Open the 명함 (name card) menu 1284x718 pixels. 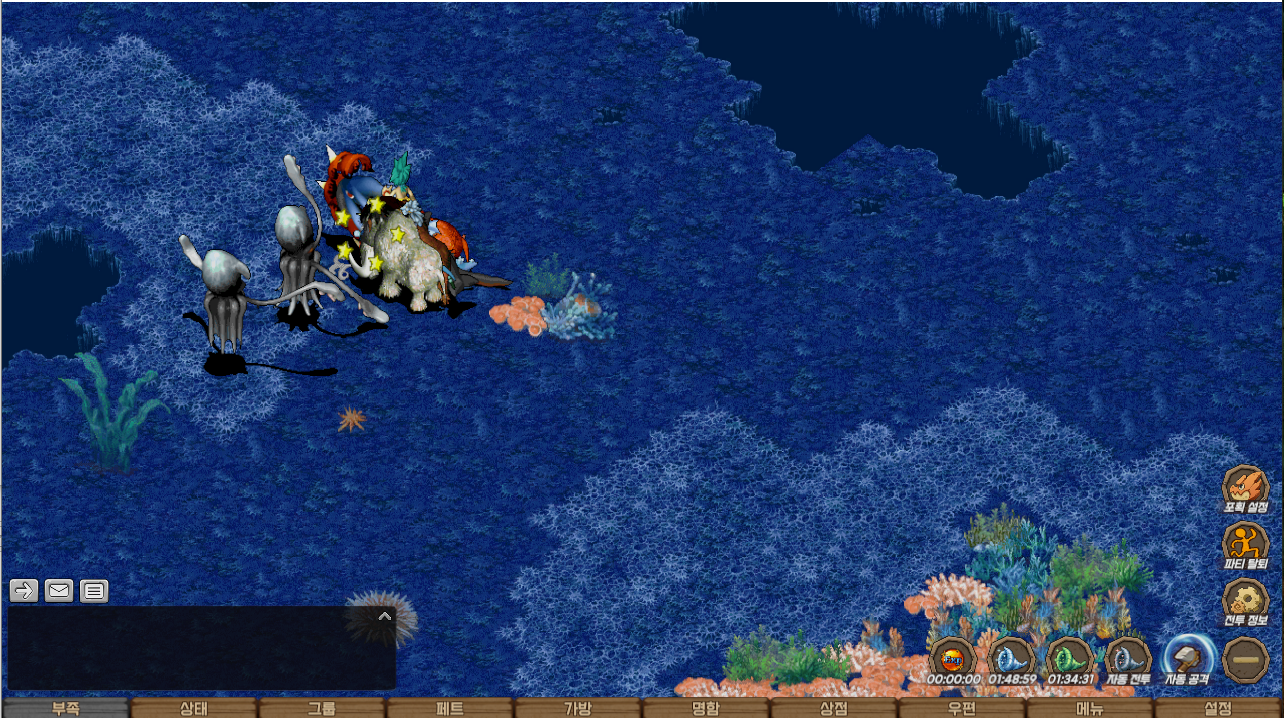(706, 708)
